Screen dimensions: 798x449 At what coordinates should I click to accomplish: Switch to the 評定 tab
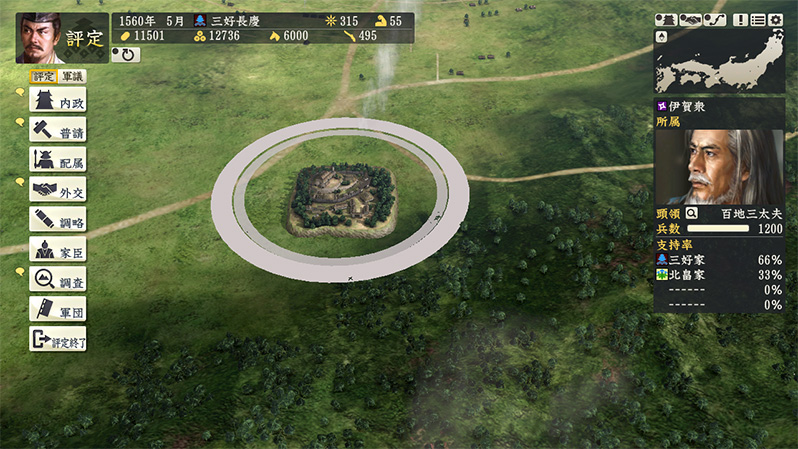pos(43,76)
